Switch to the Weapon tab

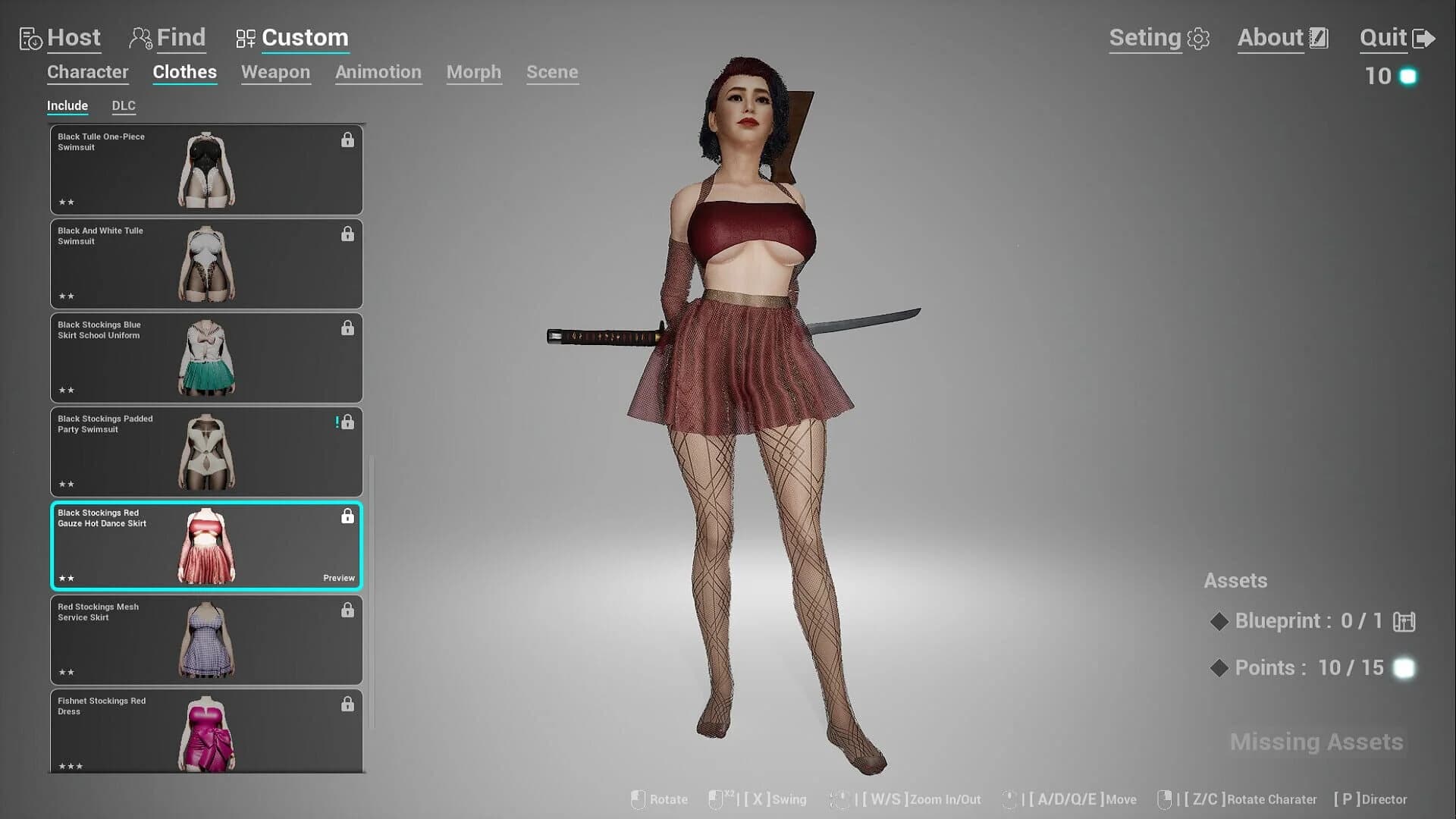[x=275, y=72]
